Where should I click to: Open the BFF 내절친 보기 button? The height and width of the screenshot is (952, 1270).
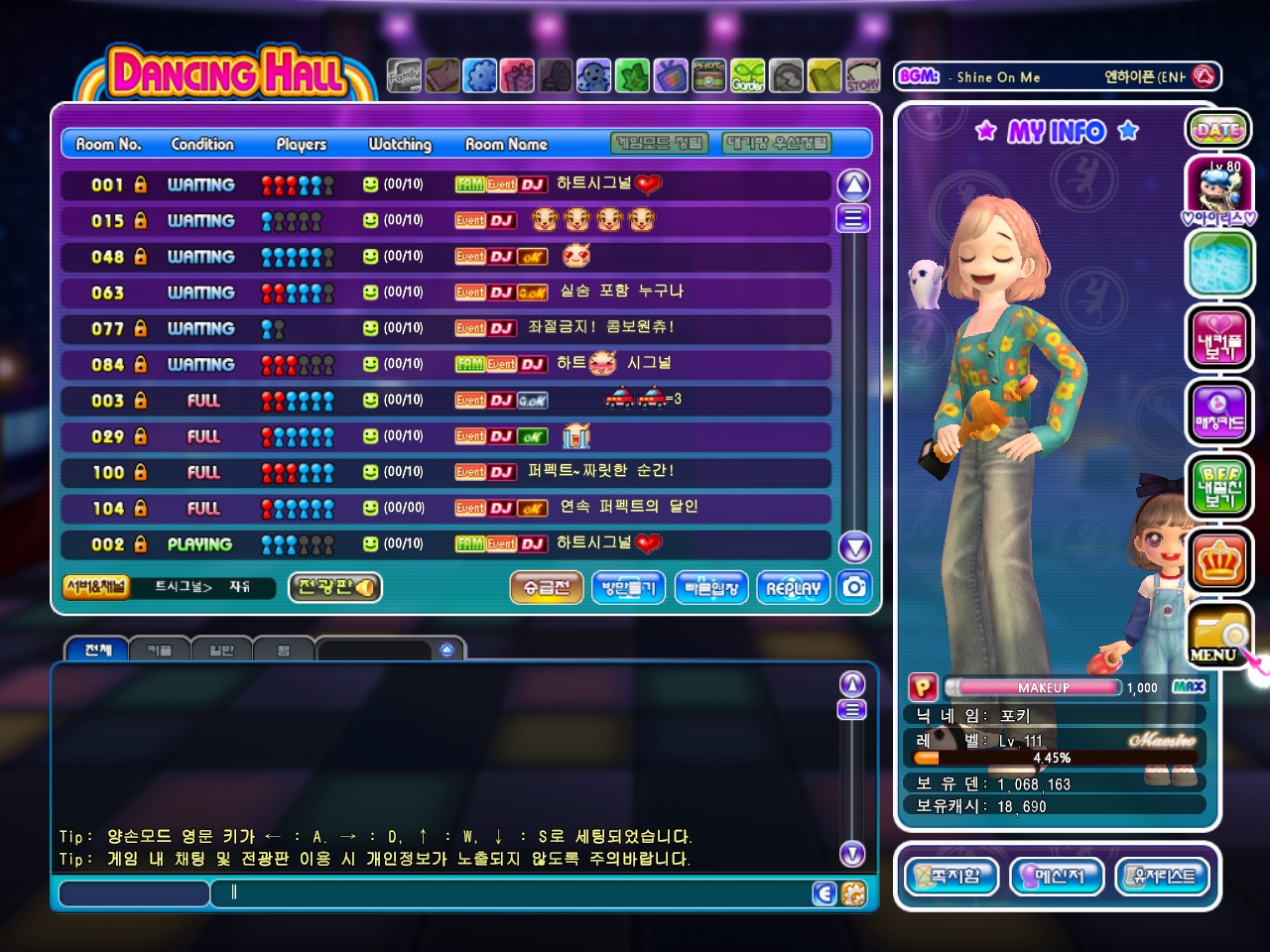(1219, 487)
